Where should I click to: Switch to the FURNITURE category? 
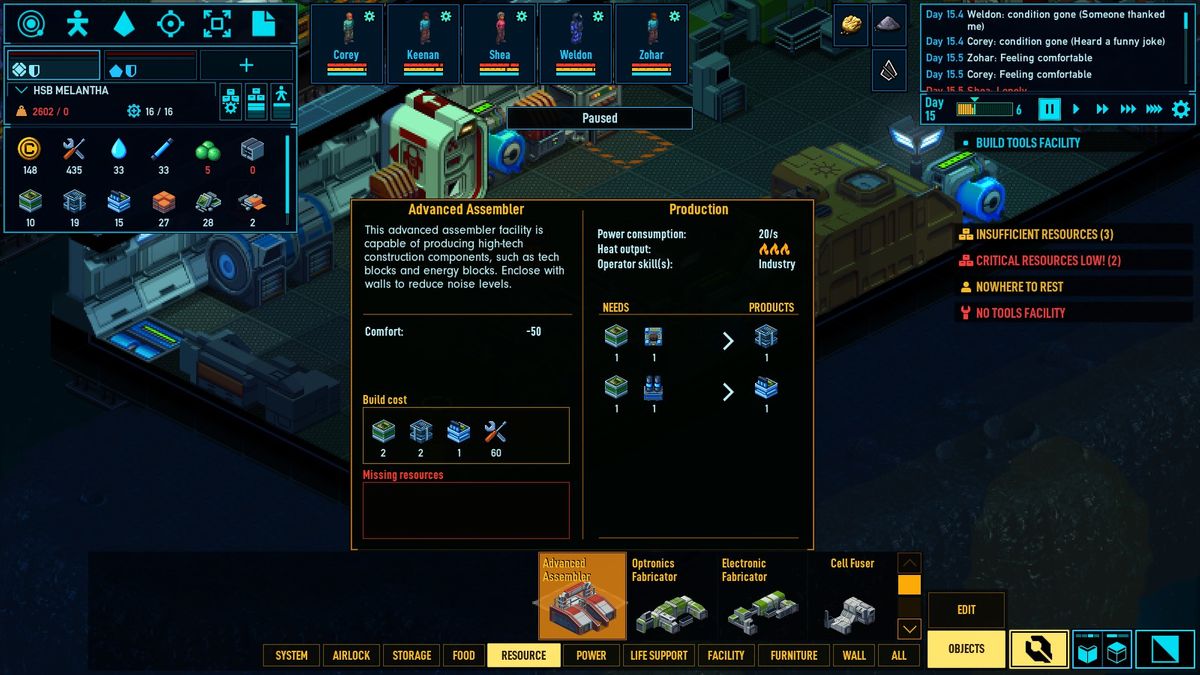click(794, 655)
